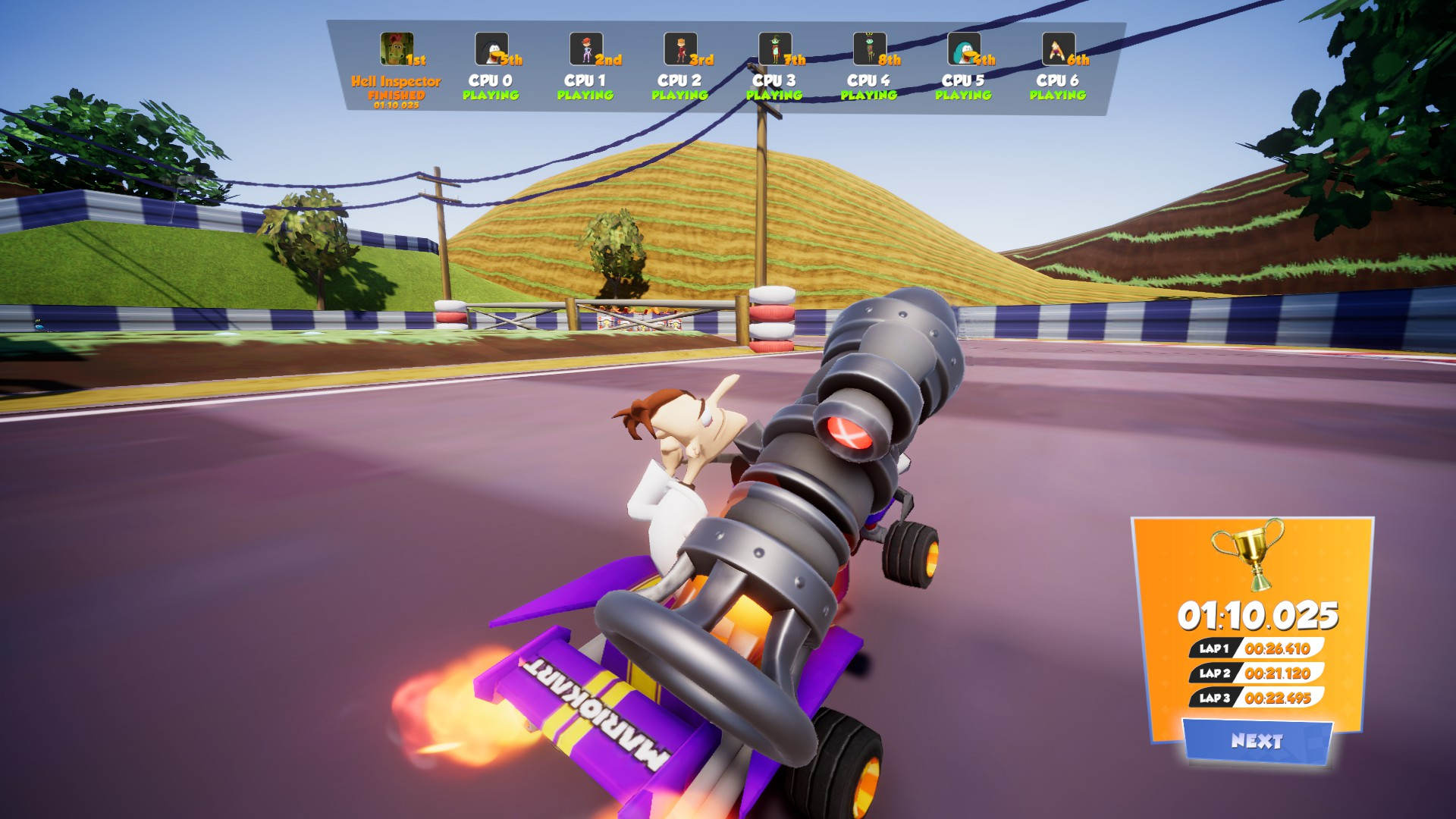The height and width of the screenshot is (819, 1456).
Task: Choose the CPU 5 player entry
Action: [964, 70]
